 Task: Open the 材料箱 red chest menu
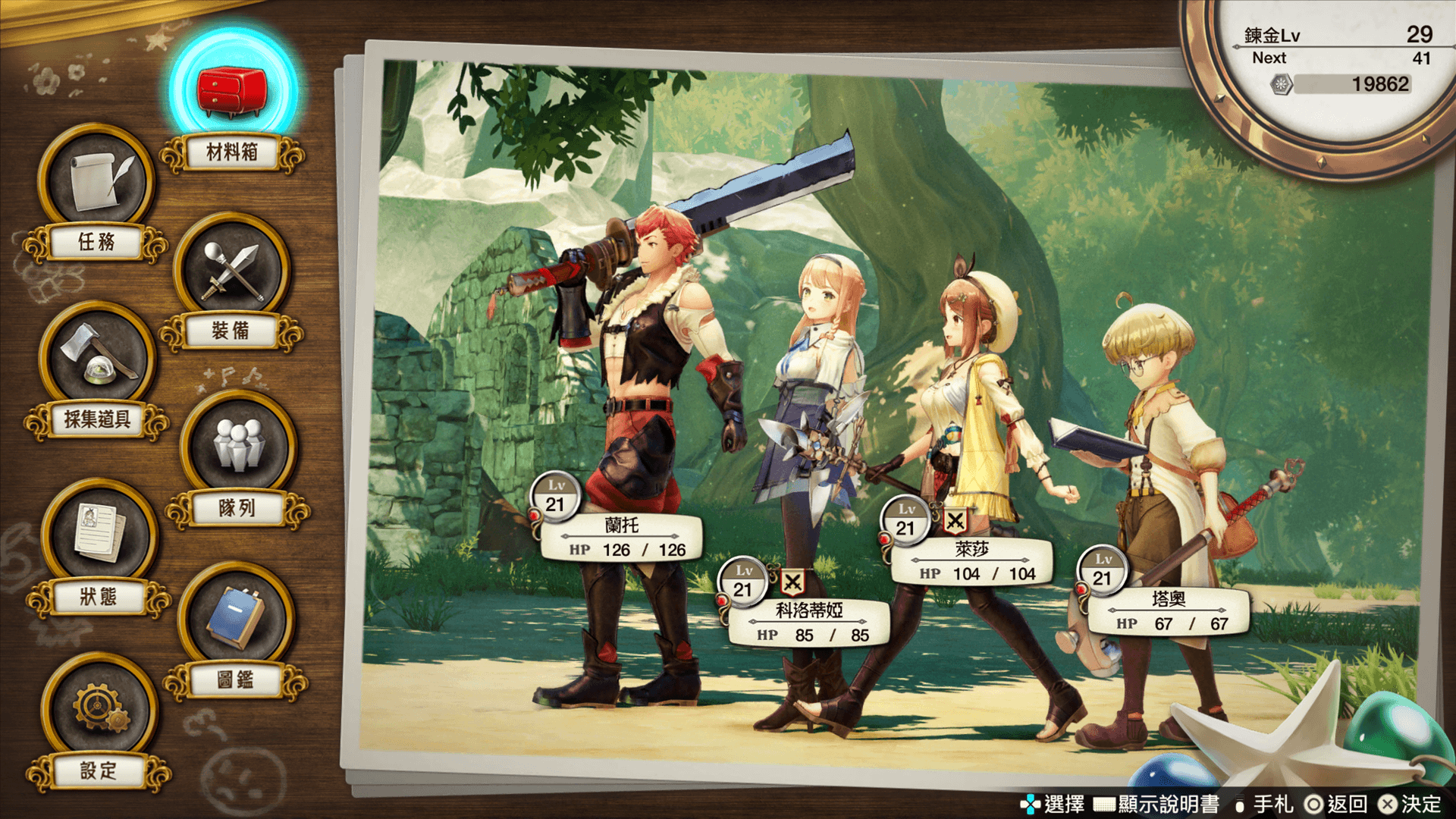(x=232, y=91)
